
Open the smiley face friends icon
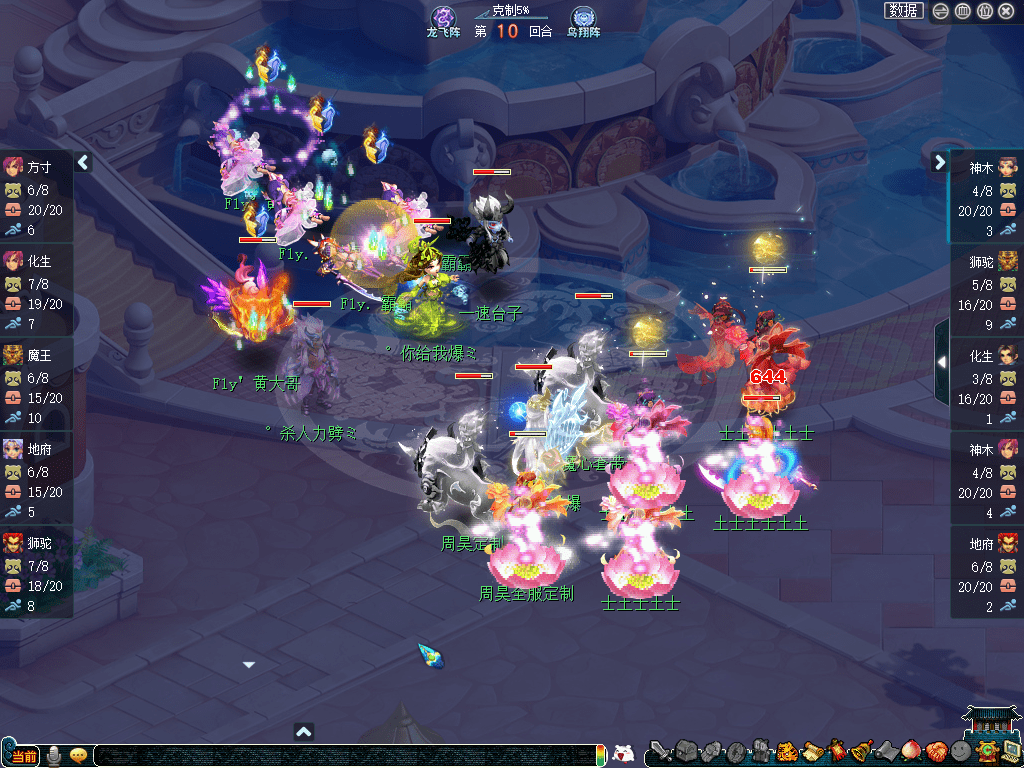[960, 752]
